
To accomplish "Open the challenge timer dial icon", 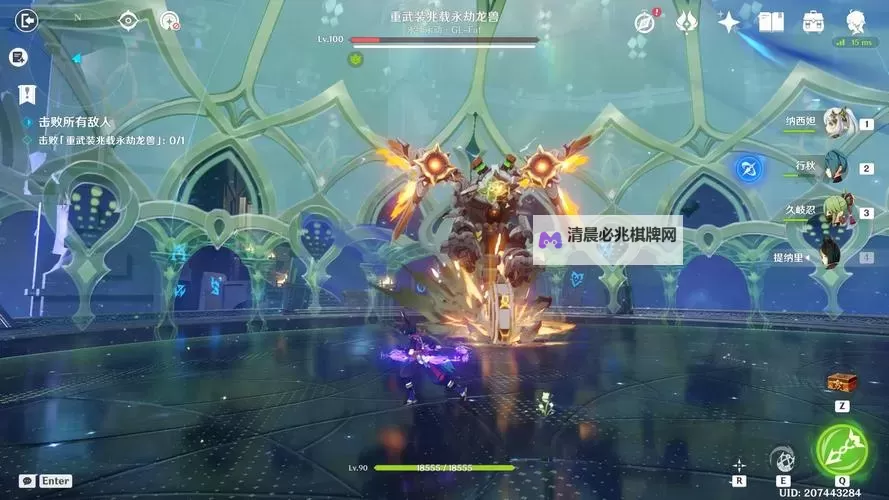I will click(x=170, y=20).
